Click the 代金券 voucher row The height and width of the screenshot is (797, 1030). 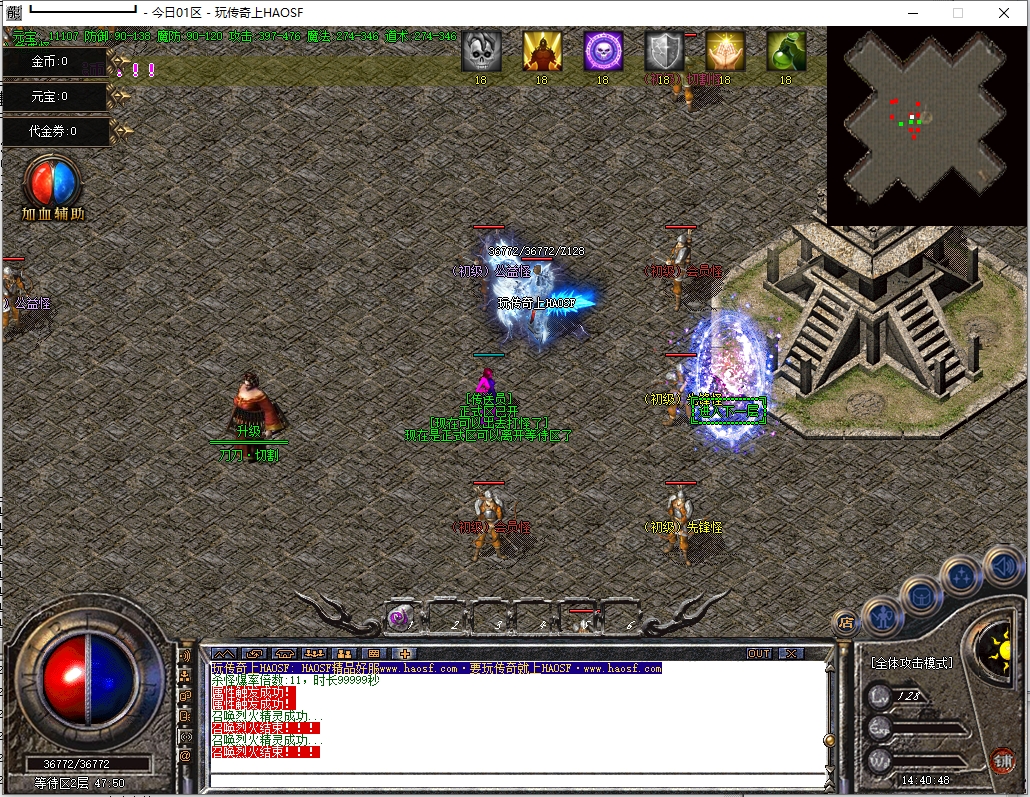point(54,131)
